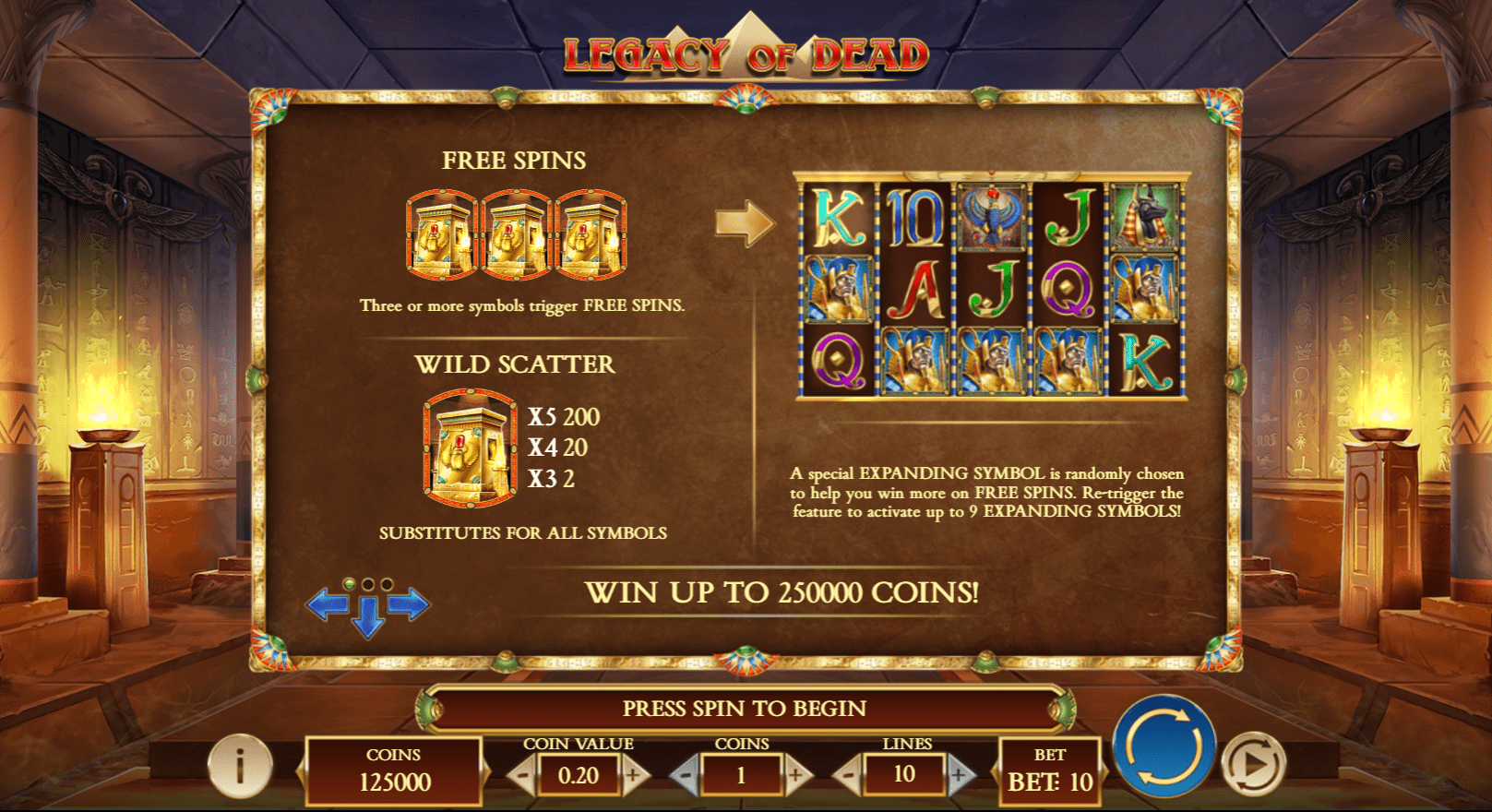The width and height of the screenshot is (1492, 812).
Task: Increase the number of lines
Action: click(960, 776)
